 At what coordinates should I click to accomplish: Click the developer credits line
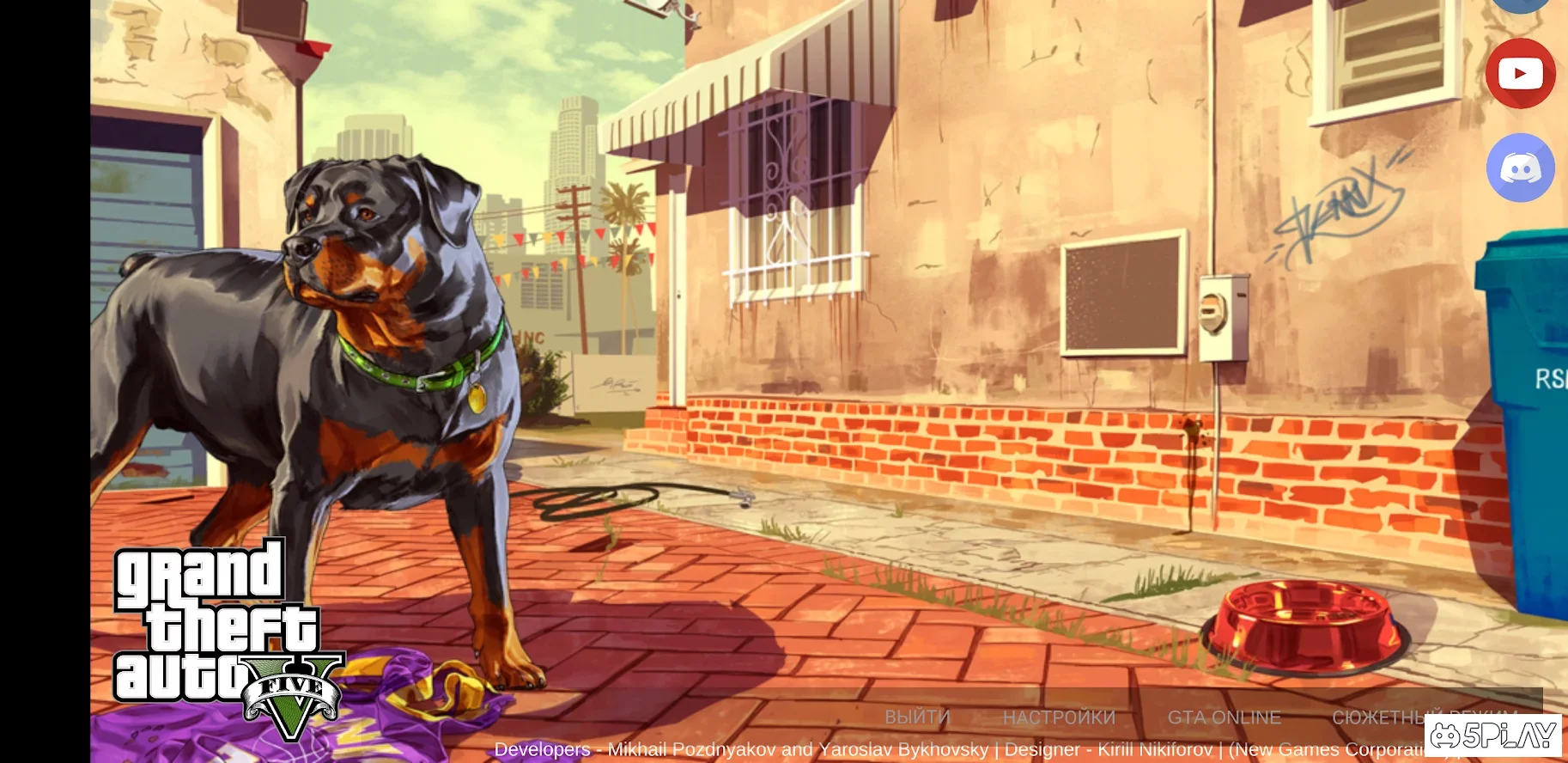pos(945,749)
